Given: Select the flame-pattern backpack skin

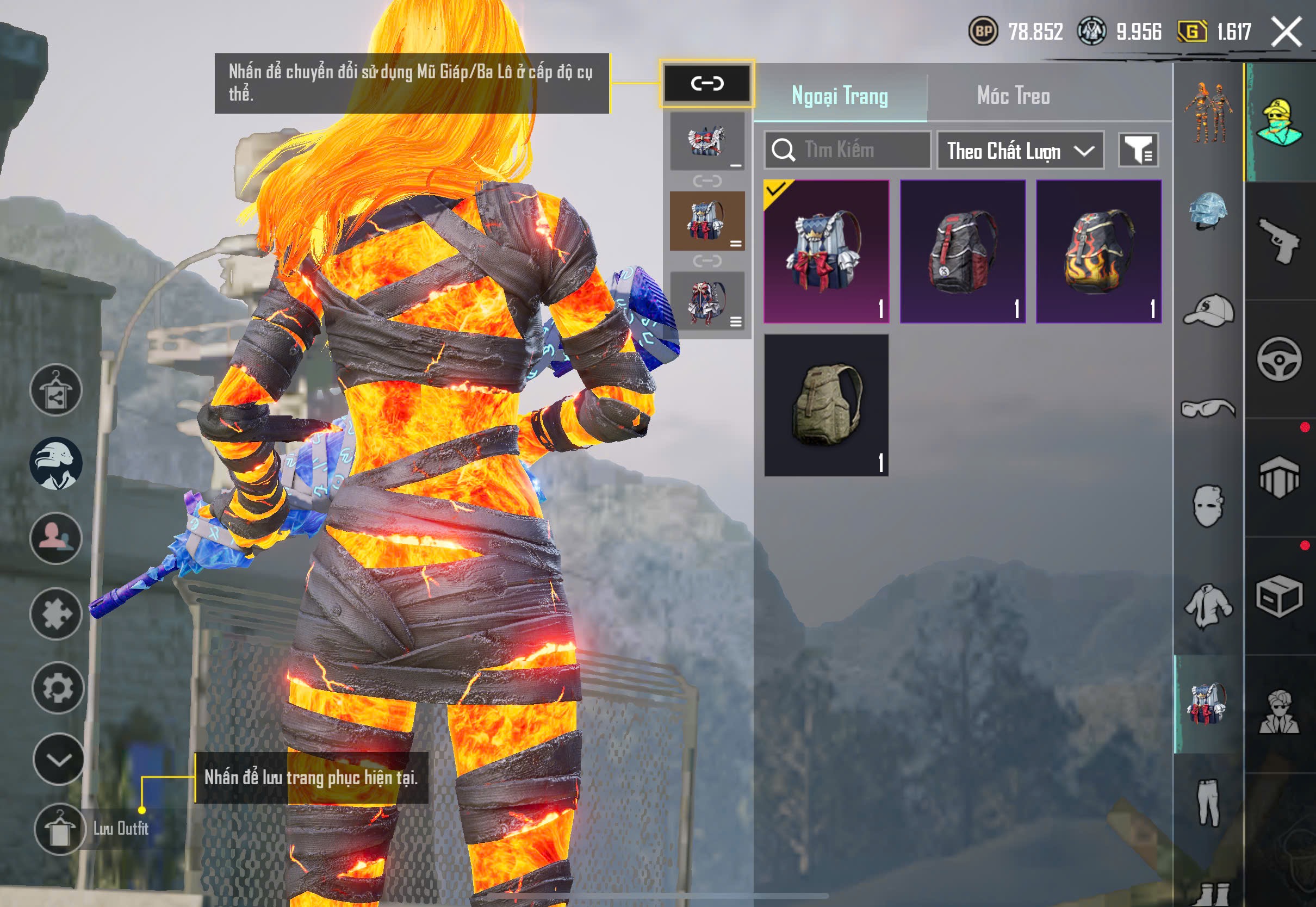Looking at the screenshot, I should pyautogui.click(x=1098, y=251).
